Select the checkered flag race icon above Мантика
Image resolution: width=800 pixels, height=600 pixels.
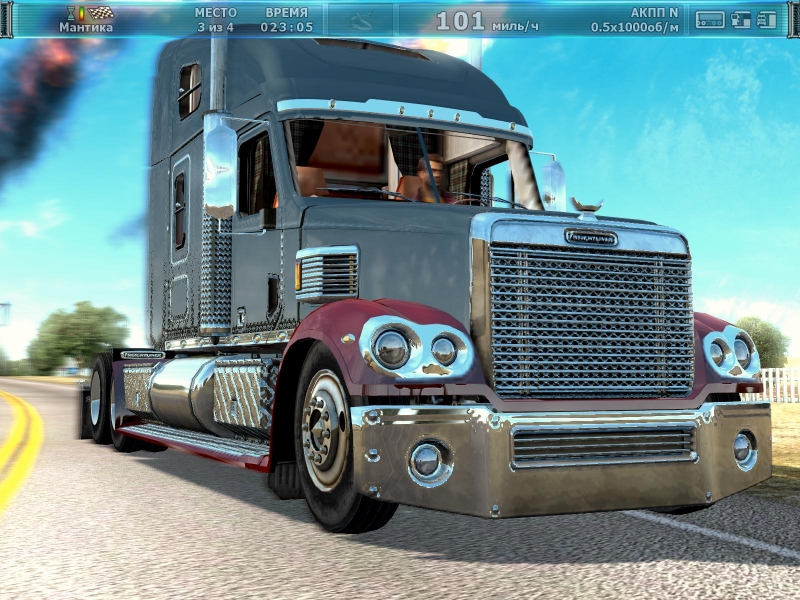tap(100, 13)
